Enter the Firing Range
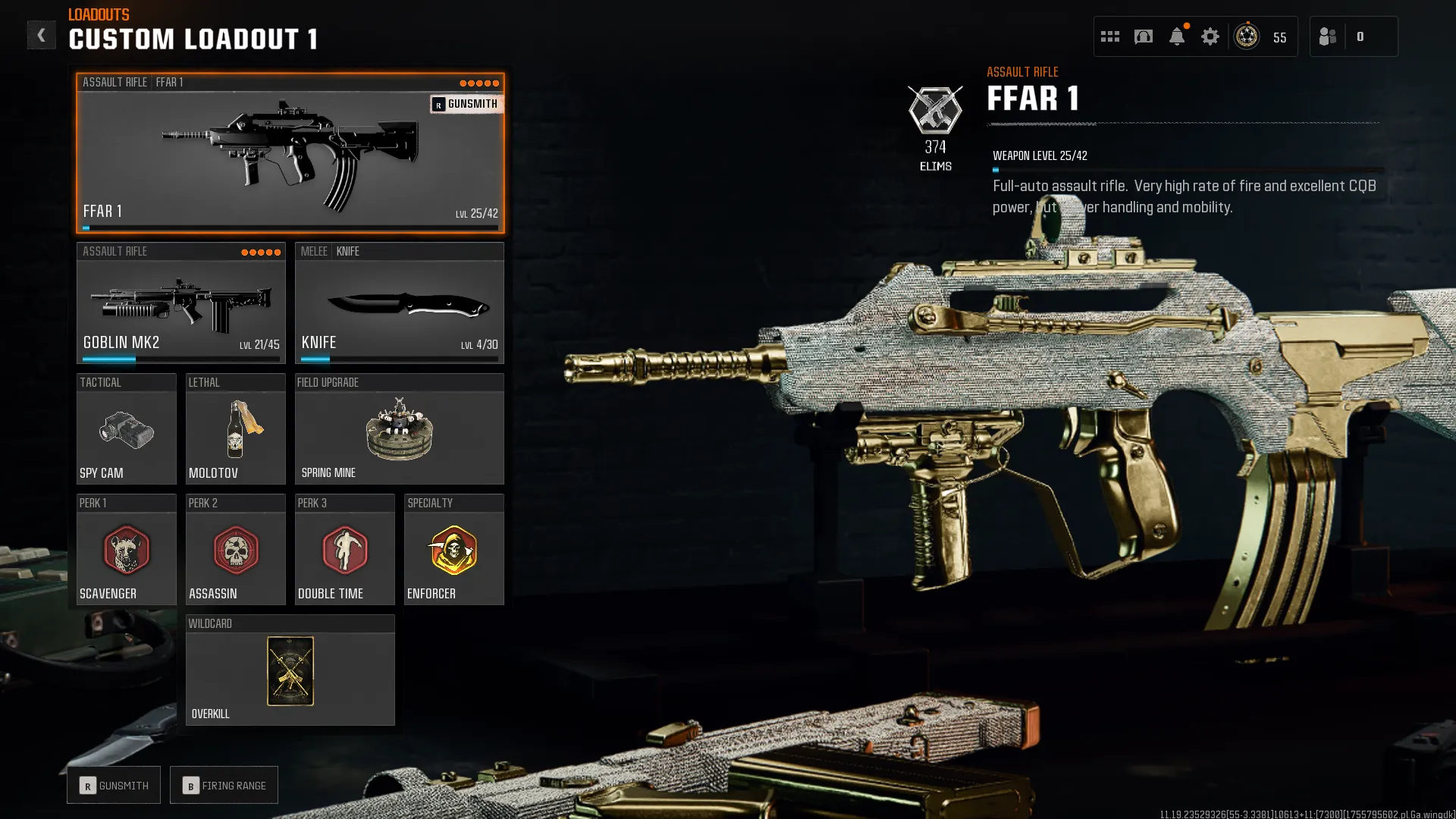The width and height of the screenshot is (1456, 819). coord(224,785)
